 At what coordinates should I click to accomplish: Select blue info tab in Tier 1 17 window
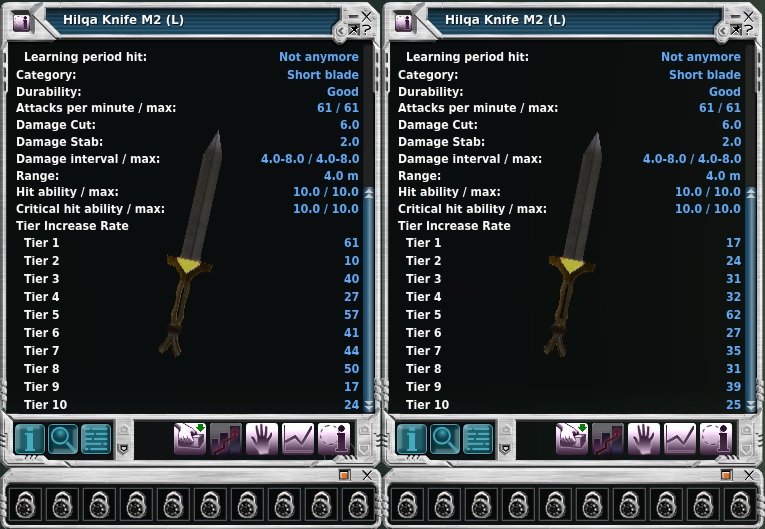[411, 438]
